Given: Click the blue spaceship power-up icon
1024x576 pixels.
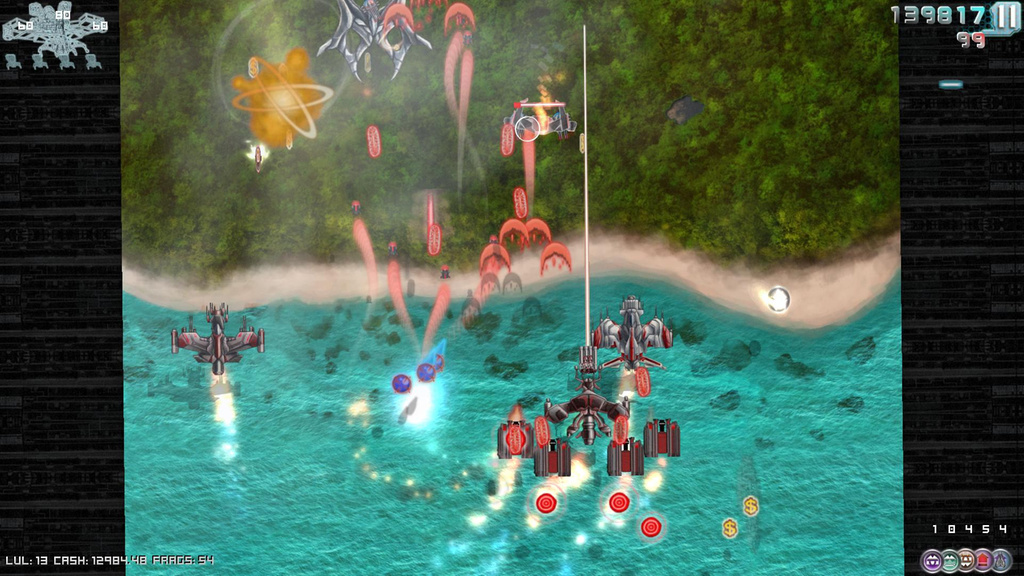Looking at the screenshot, I should click(1001, 560).
